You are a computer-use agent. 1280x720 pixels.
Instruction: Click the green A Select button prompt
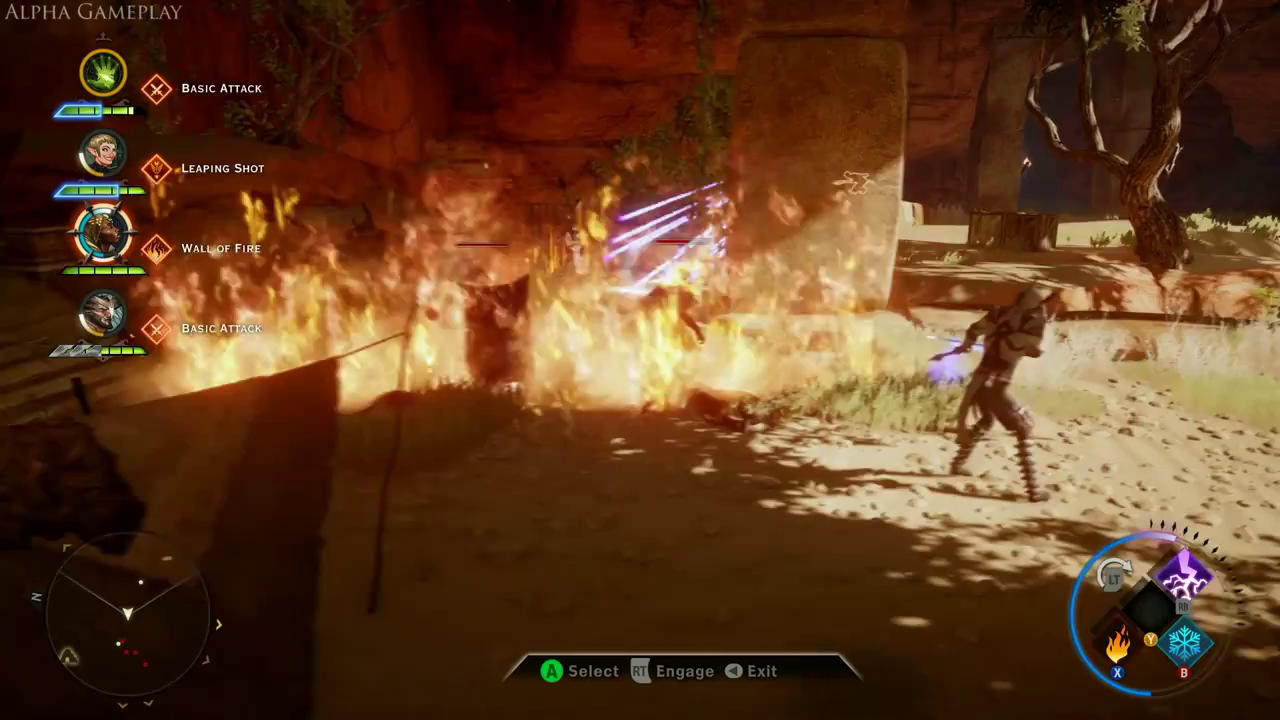(551, 671)
